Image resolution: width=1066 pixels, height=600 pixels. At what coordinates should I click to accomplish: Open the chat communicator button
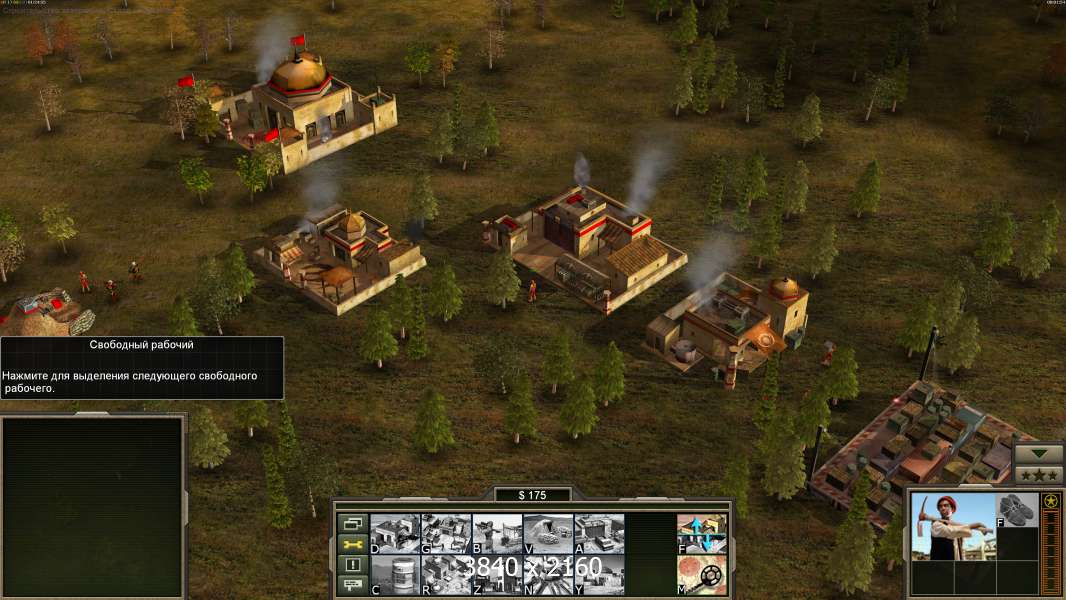click(353, 586)
